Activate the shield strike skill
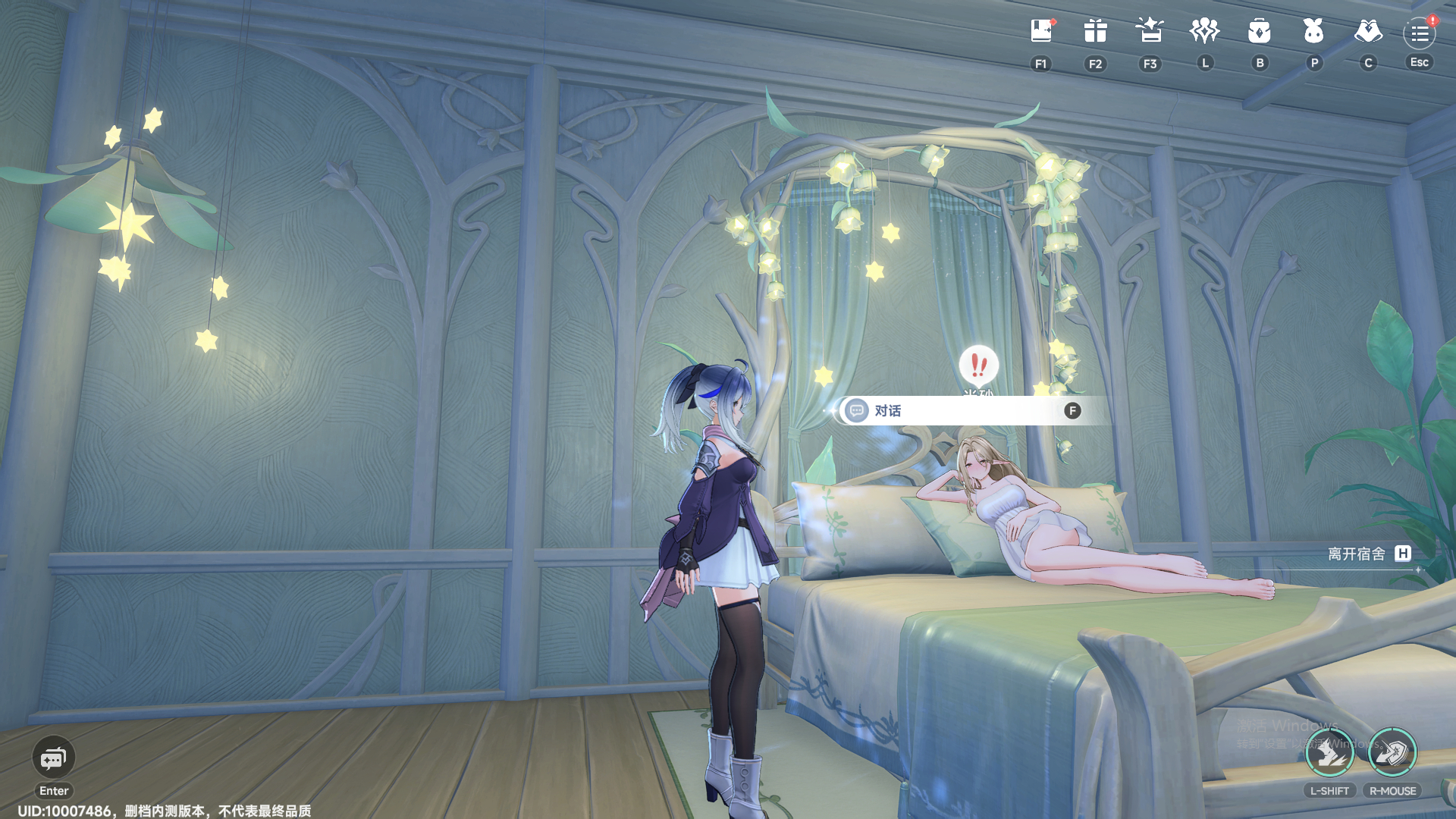This screenshot has height=819, width=1456. pos(1392,752)
